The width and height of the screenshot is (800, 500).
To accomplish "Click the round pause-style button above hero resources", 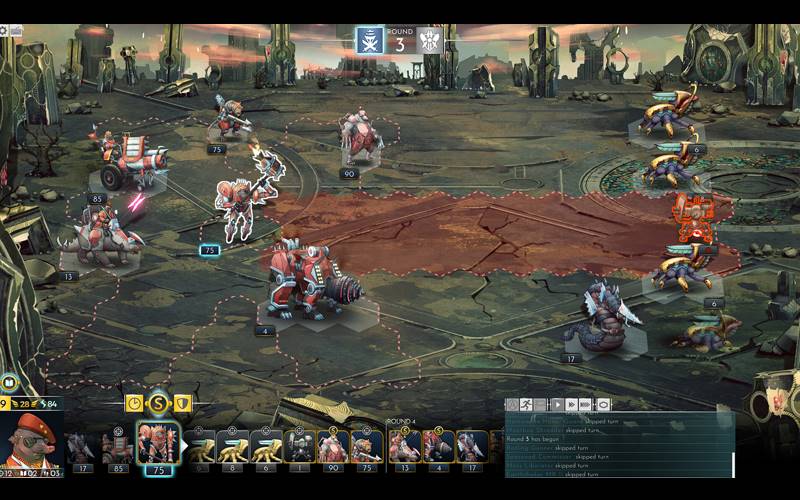I will [9, 382].
